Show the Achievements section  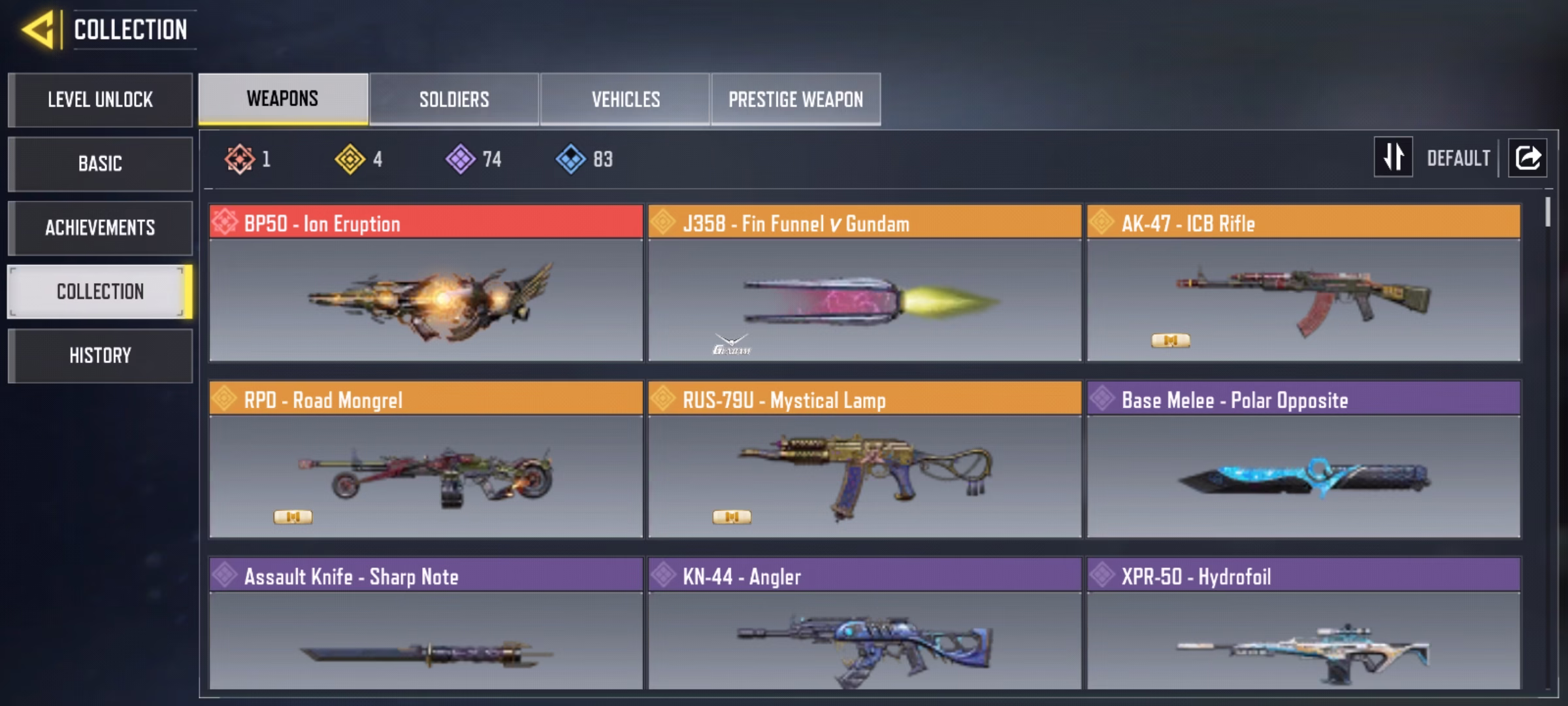point(100,227)
